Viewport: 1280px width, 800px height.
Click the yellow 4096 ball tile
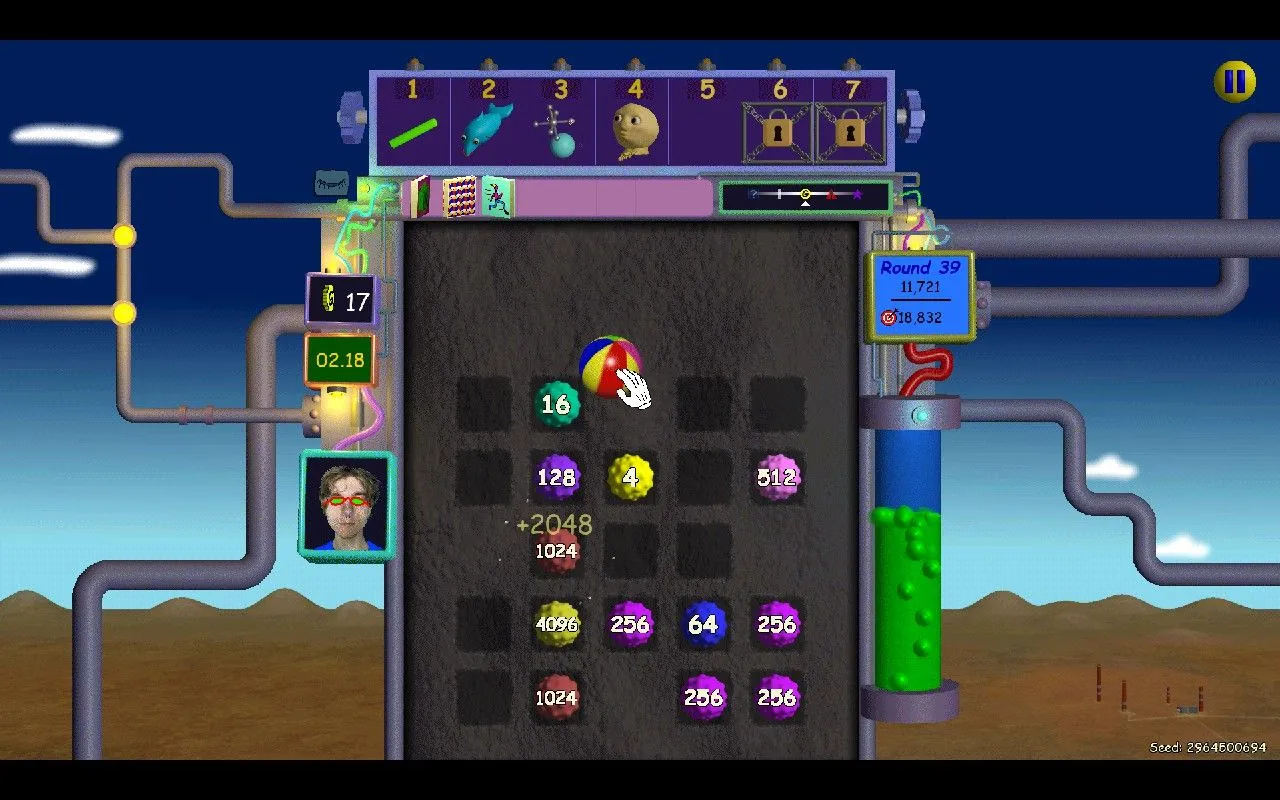point(556,624)
